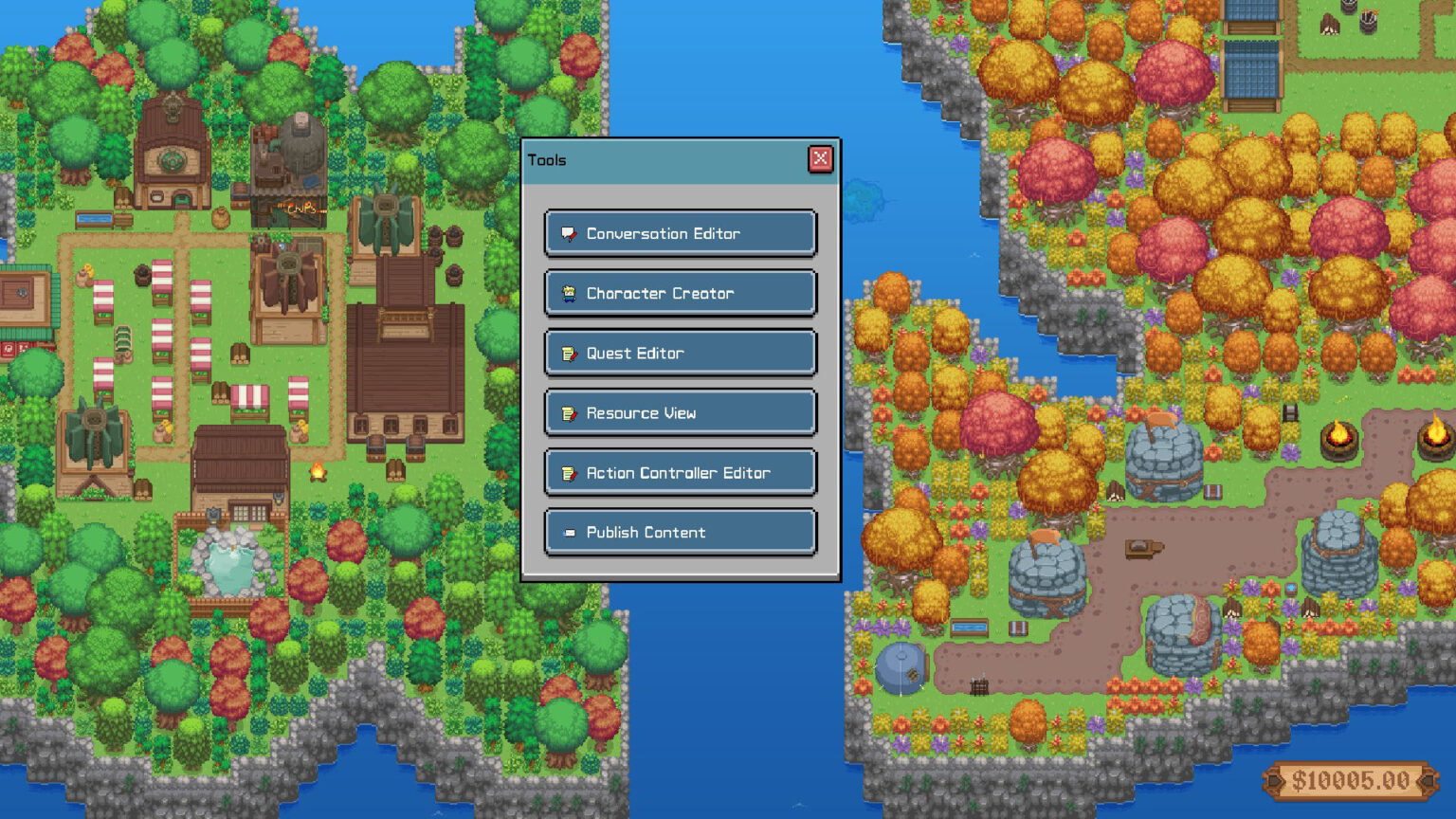Viewport: 1456px width, 819px height.
Task: Open the Resource View
Action: [680, 412]
